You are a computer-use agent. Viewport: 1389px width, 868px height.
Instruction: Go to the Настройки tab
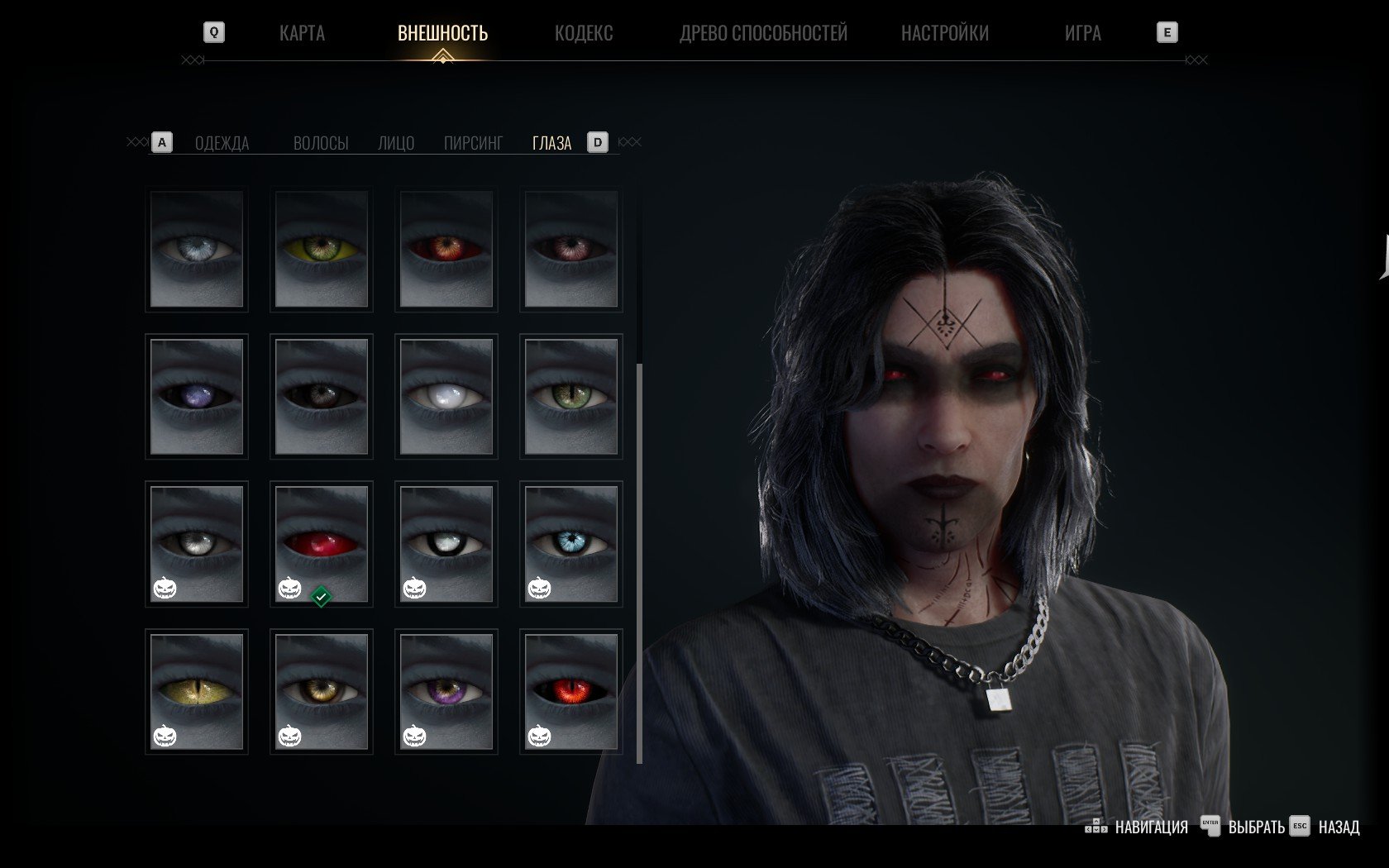[944, 33]
